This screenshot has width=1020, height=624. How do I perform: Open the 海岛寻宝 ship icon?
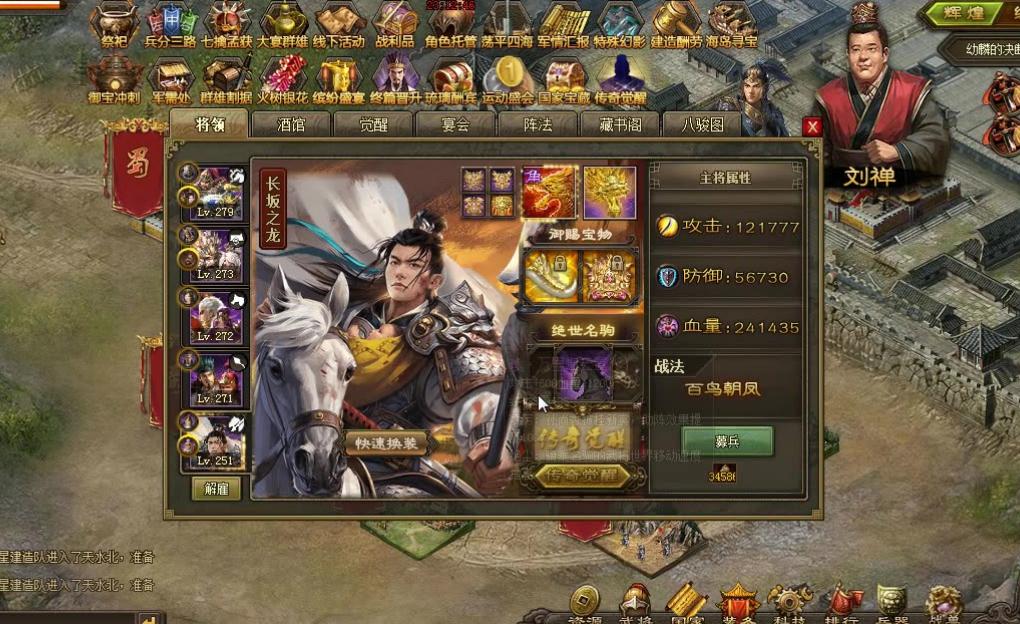(x=731, y=25)
